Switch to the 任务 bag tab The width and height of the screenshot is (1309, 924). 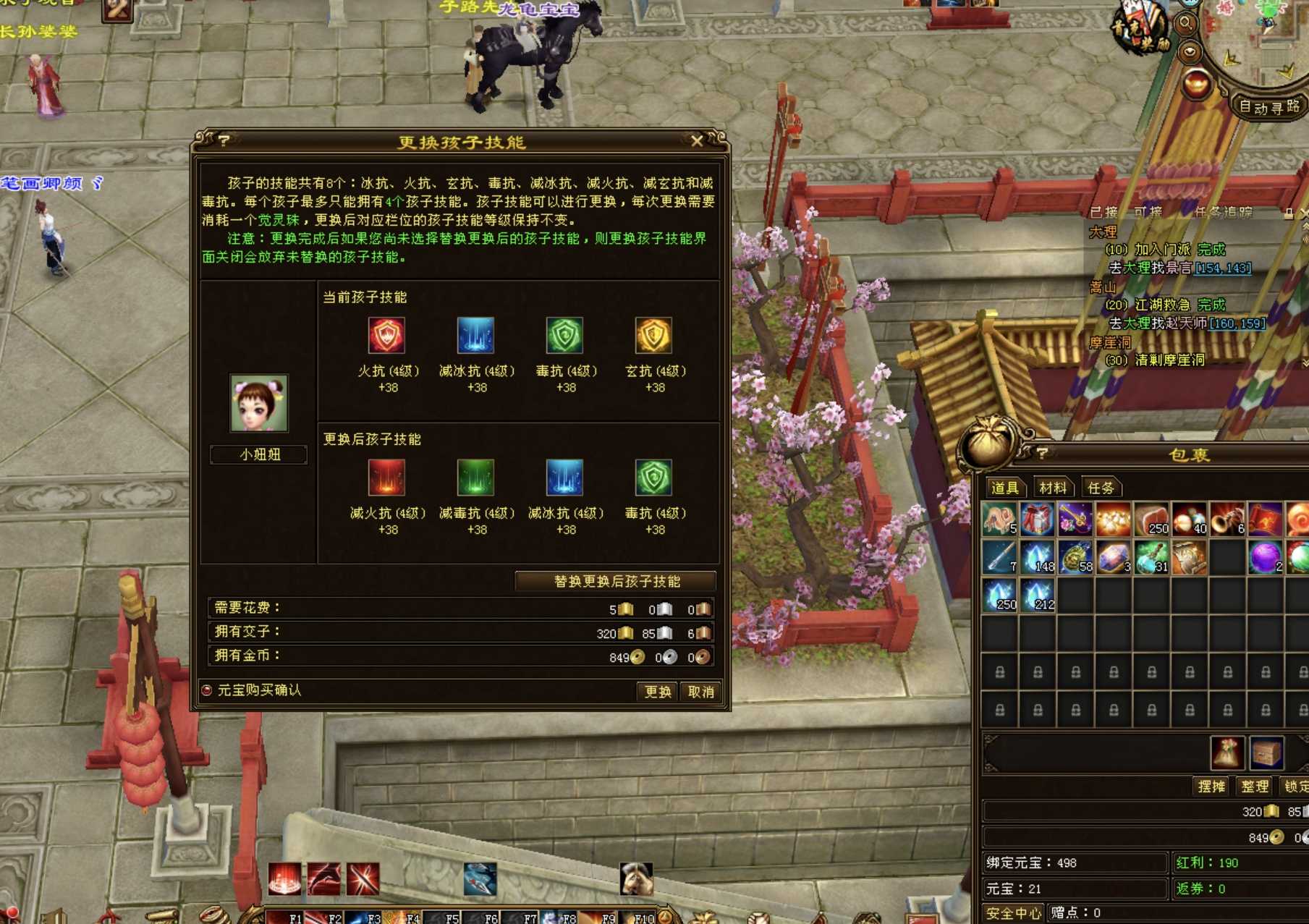point(1101,488)
